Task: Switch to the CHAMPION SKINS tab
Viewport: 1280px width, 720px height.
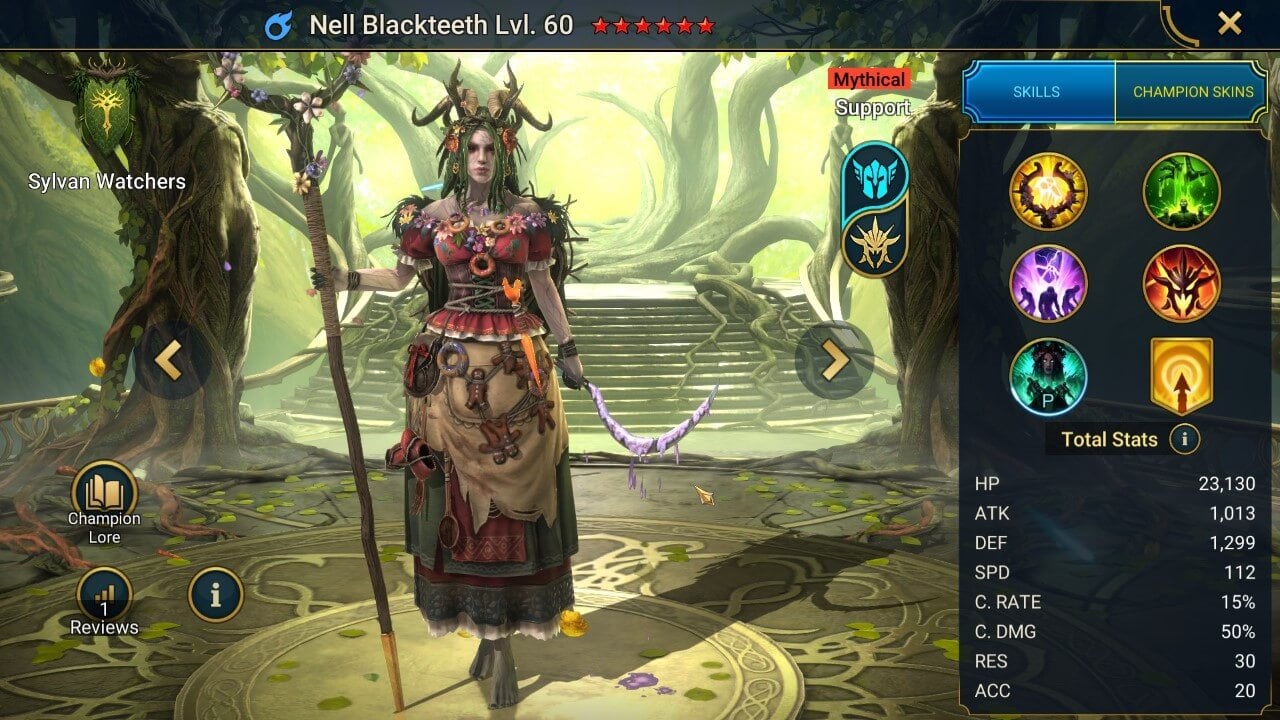Action: point(1192,91)
